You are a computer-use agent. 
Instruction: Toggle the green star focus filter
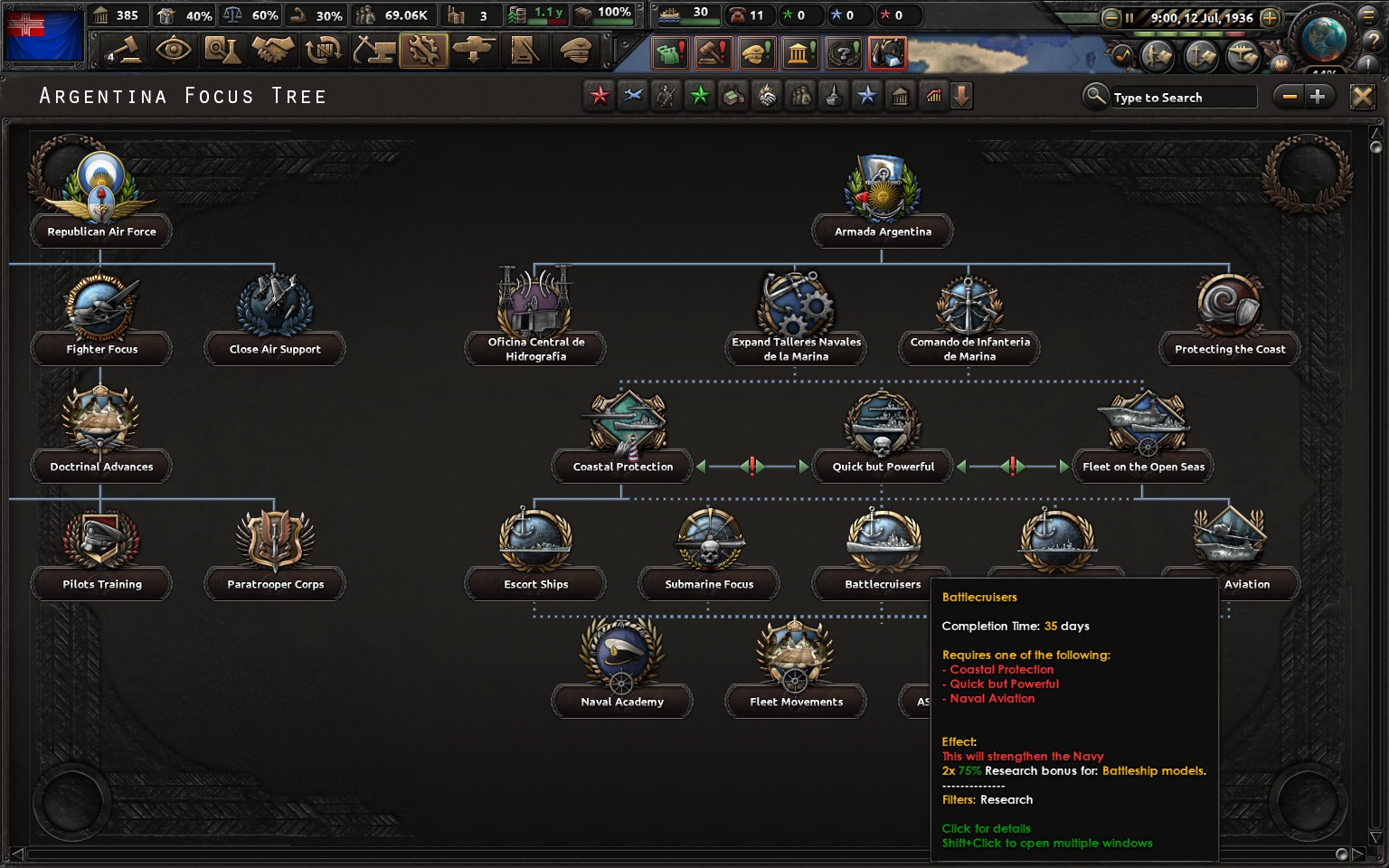click(699, 95)
